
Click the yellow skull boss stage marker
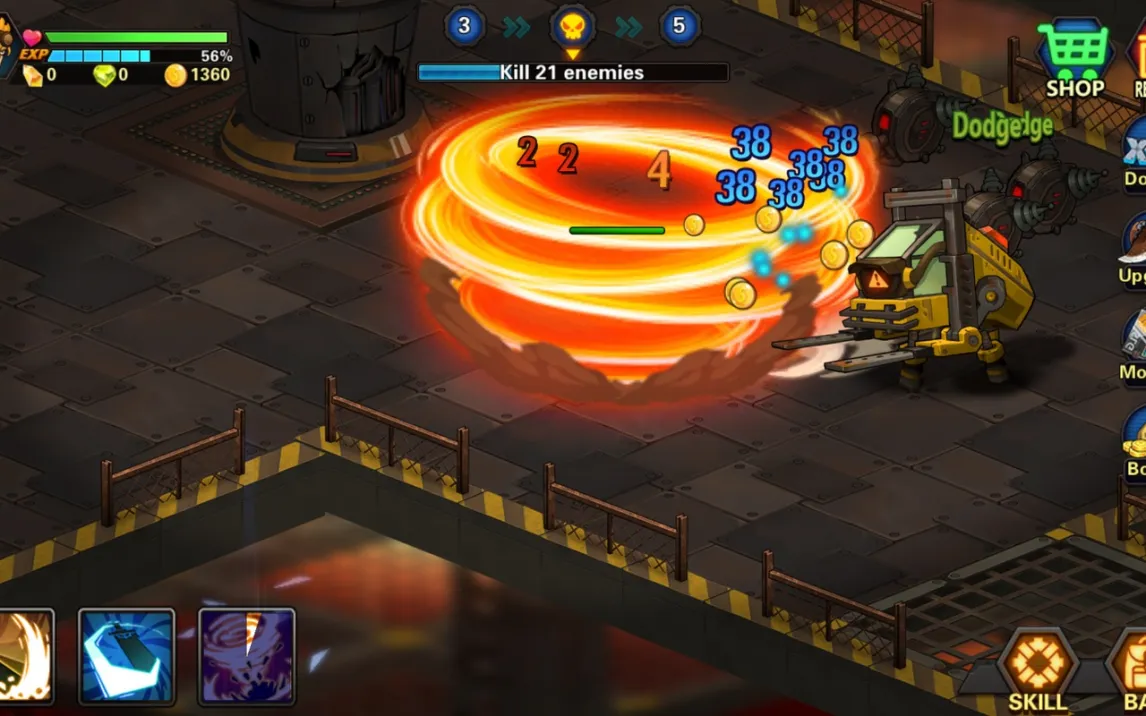pyautogui.click(x=572, y=27)
